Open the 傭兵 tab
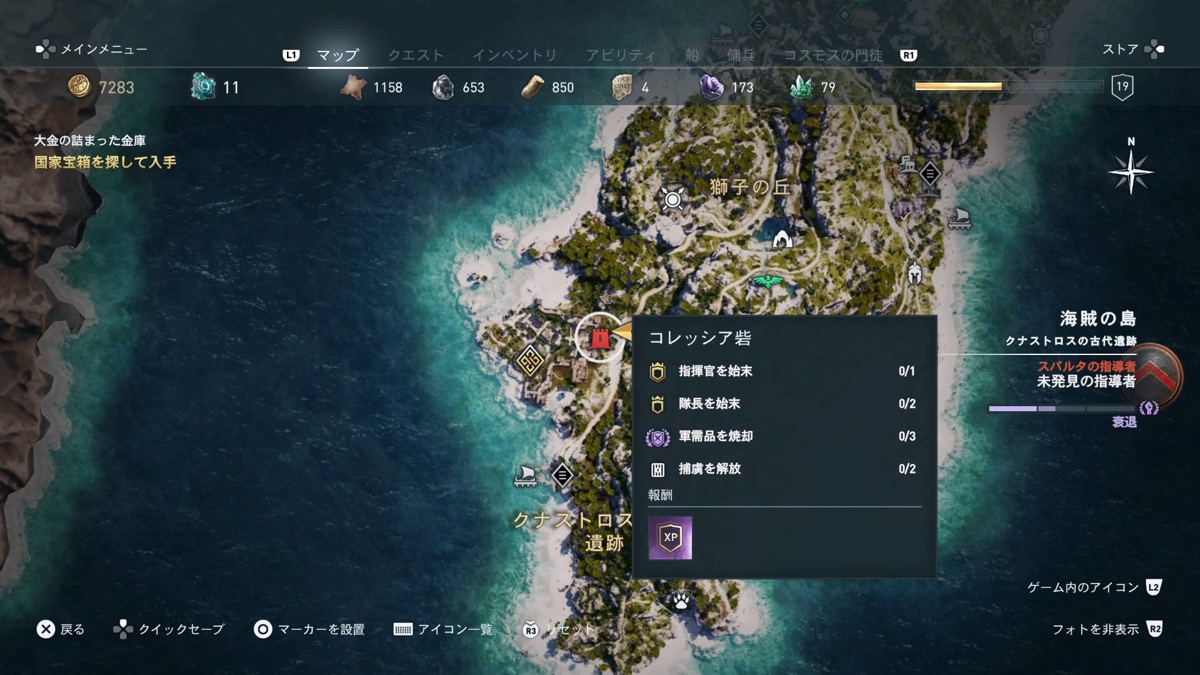 pyautogui.click(x=741, y=55)
